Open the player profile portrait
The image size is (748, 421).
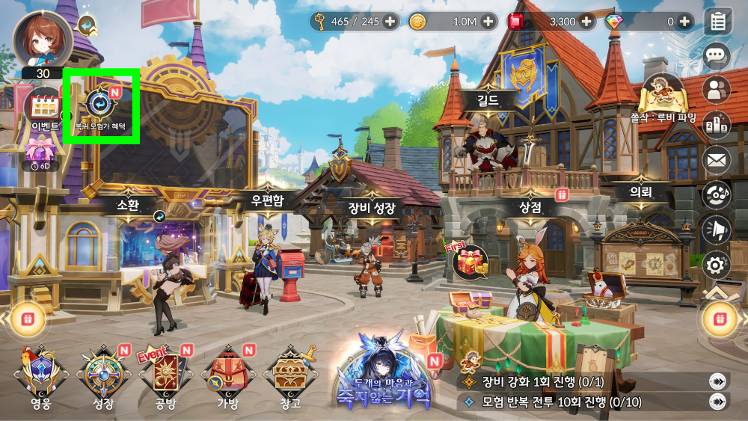point(42,39)
